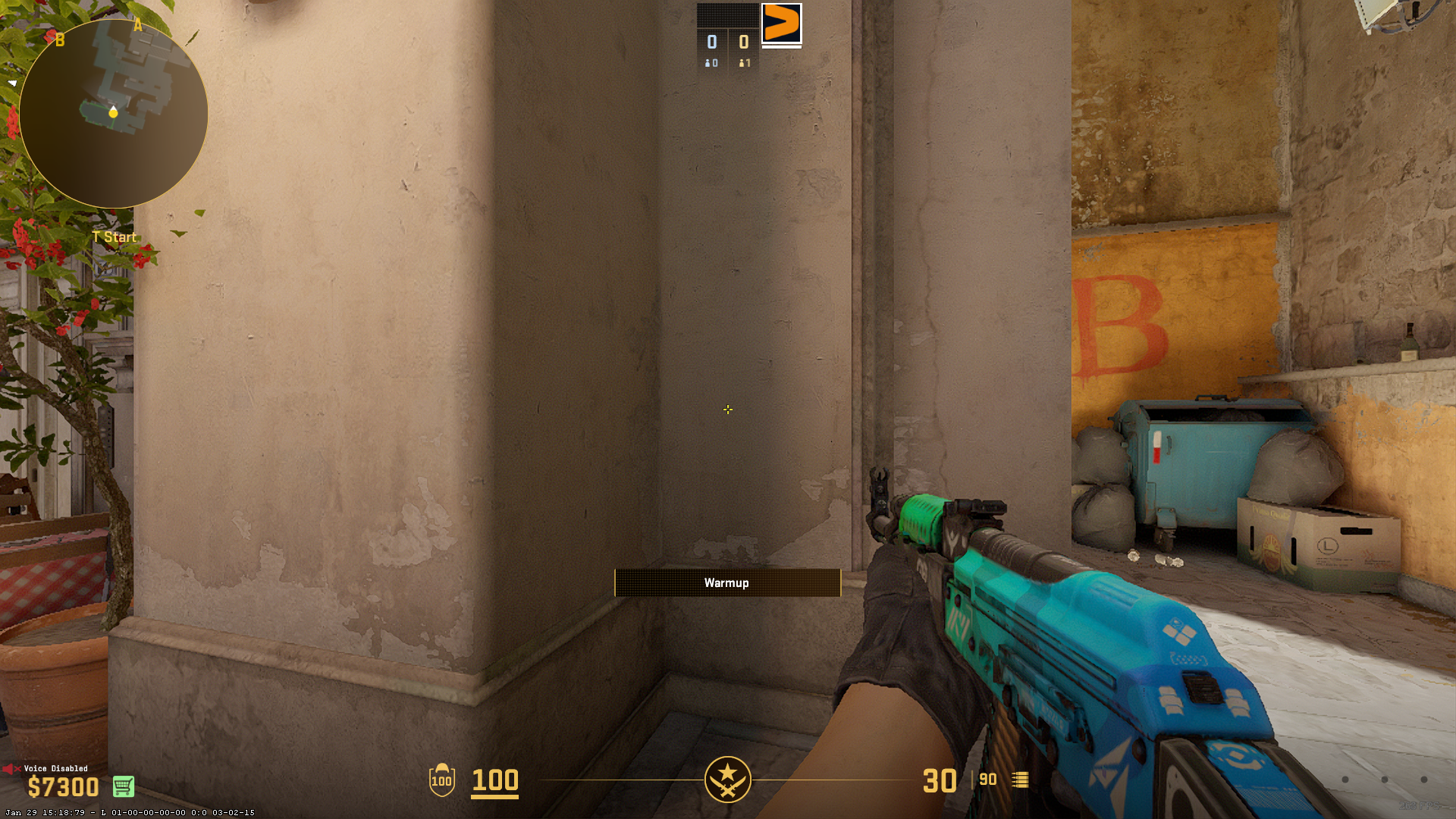The height and width of the screenshot is (819, 1456).
Task: Toggle voice chat off via Voice Disabled indicator
Action: pos(55,768)
